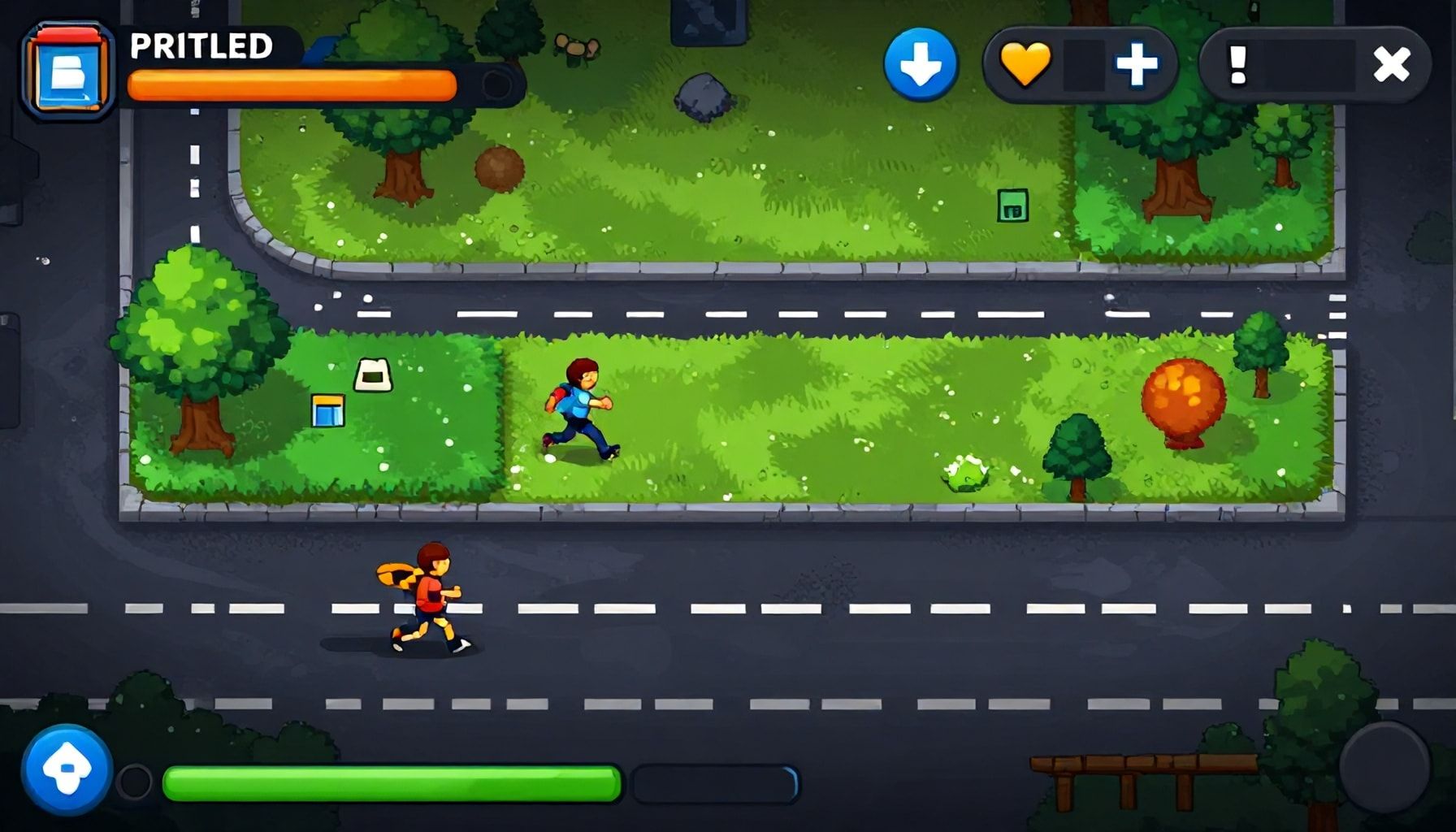Tap the exclamation alert icon
The height and width of the screenshot is (832, 1456).
pyautogui.click(x=1237, y=65)
